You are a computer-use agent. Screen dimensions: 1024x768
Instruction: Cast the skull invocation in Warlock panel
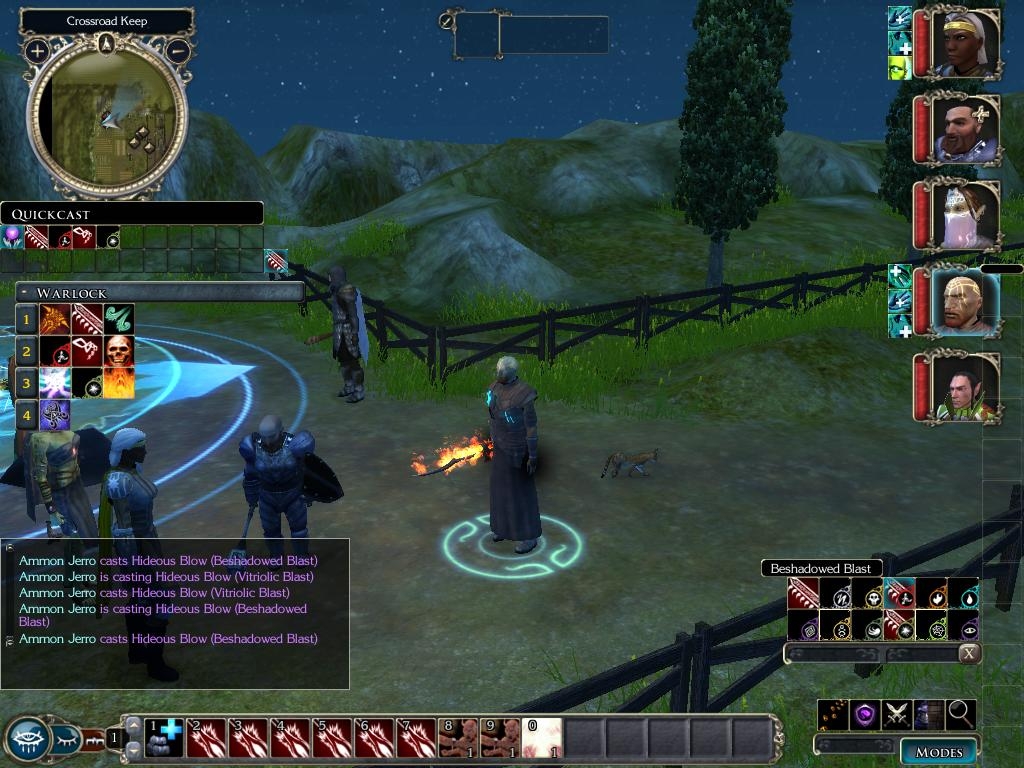[119, 351]
